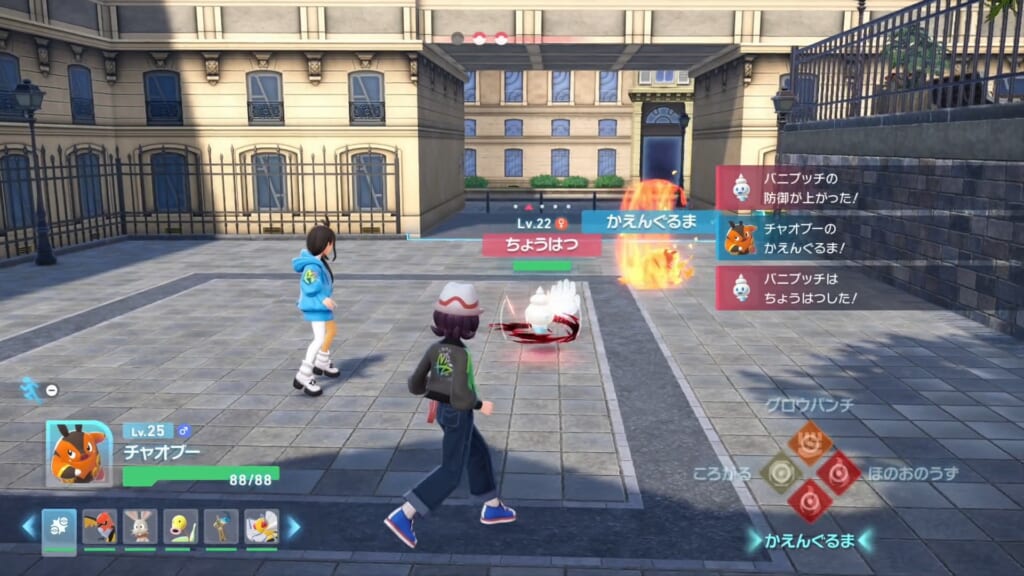Click the party bar's left arrow
The height and width of the screenshot is (576, 1024).
click(28, 526)
